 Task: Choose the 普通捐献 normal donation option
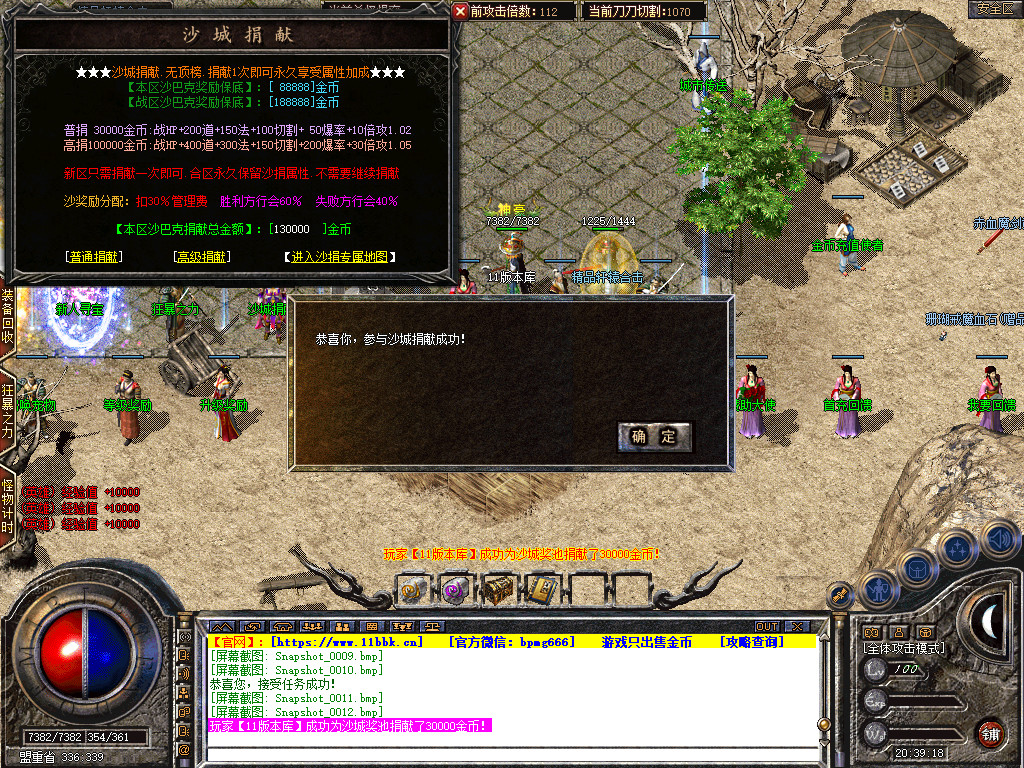(94, 257)
